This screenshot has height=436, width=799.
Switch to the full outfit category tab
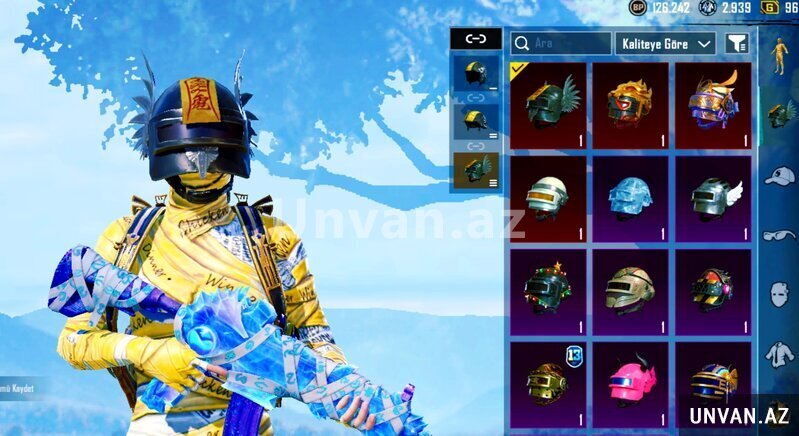780,55
